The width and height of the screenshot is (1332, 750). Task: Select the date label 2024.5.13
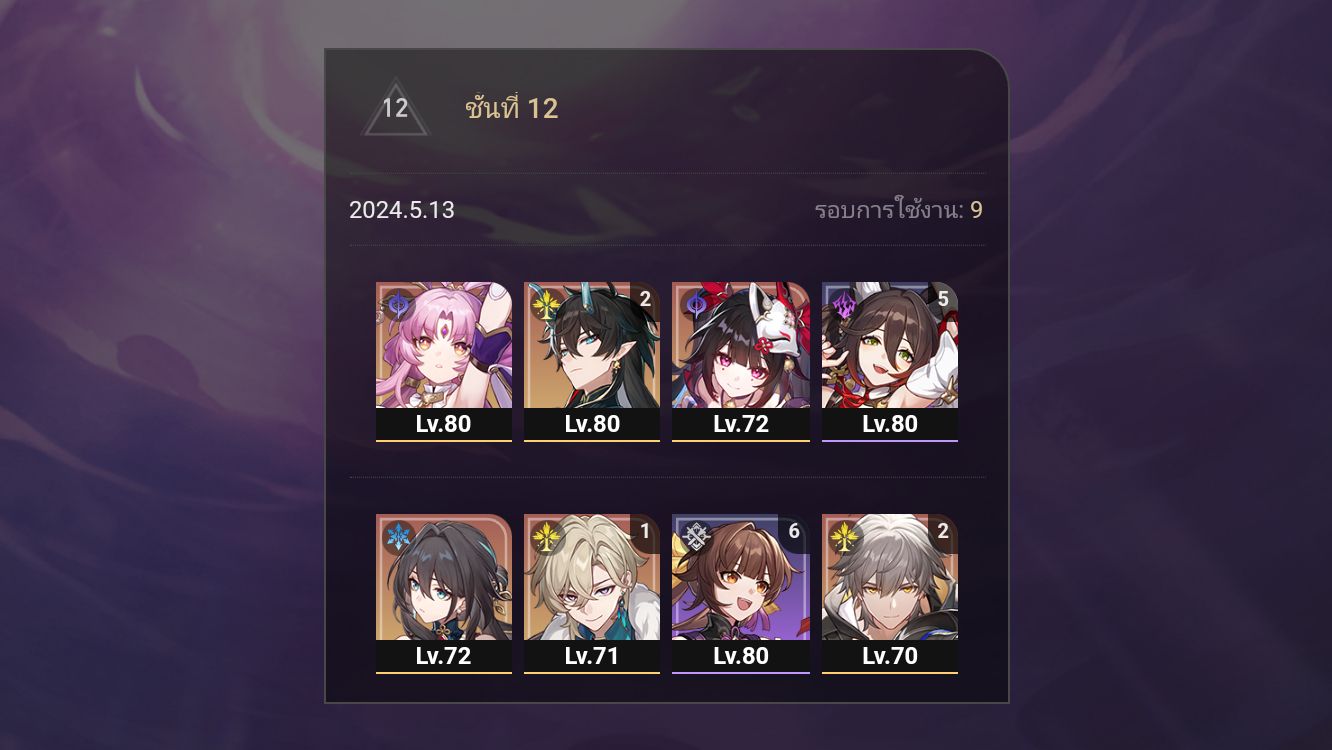point(400,211)
